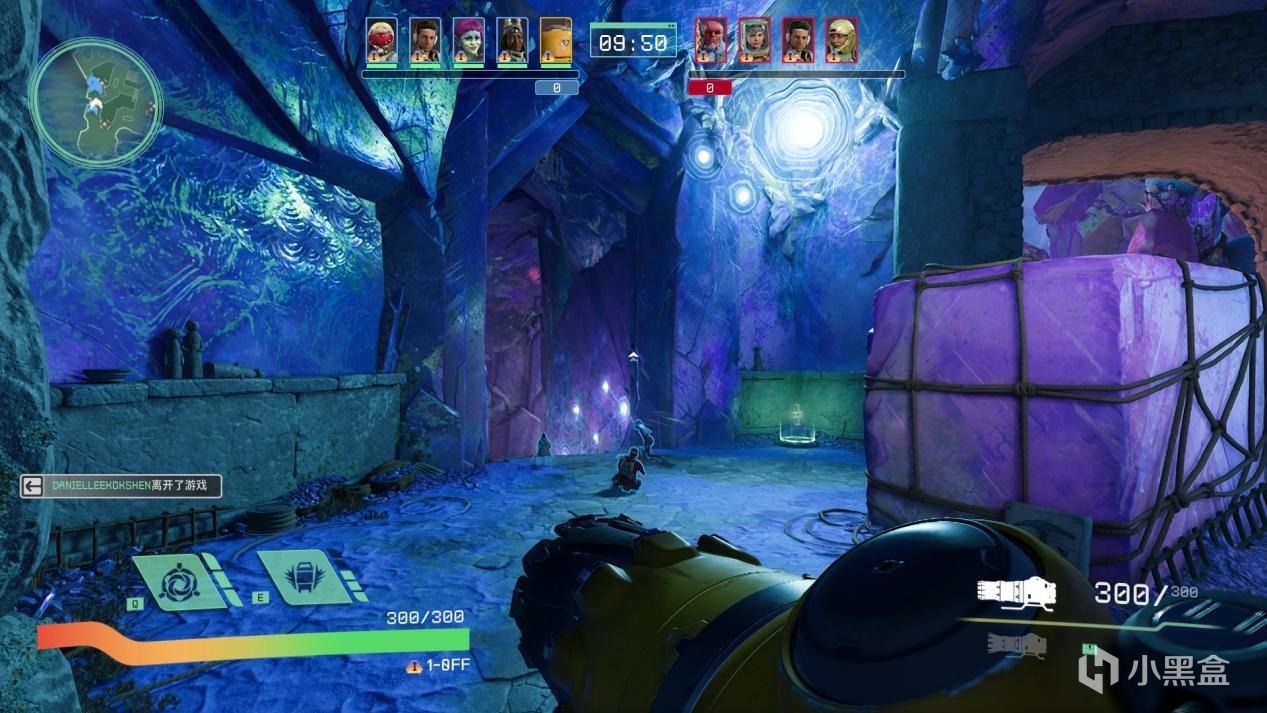Image resolution: width=1267 pixels, height=713 pixels.
Task: Click the DANIELLEEKOKSHEN left-game notification
Action: 121,486
